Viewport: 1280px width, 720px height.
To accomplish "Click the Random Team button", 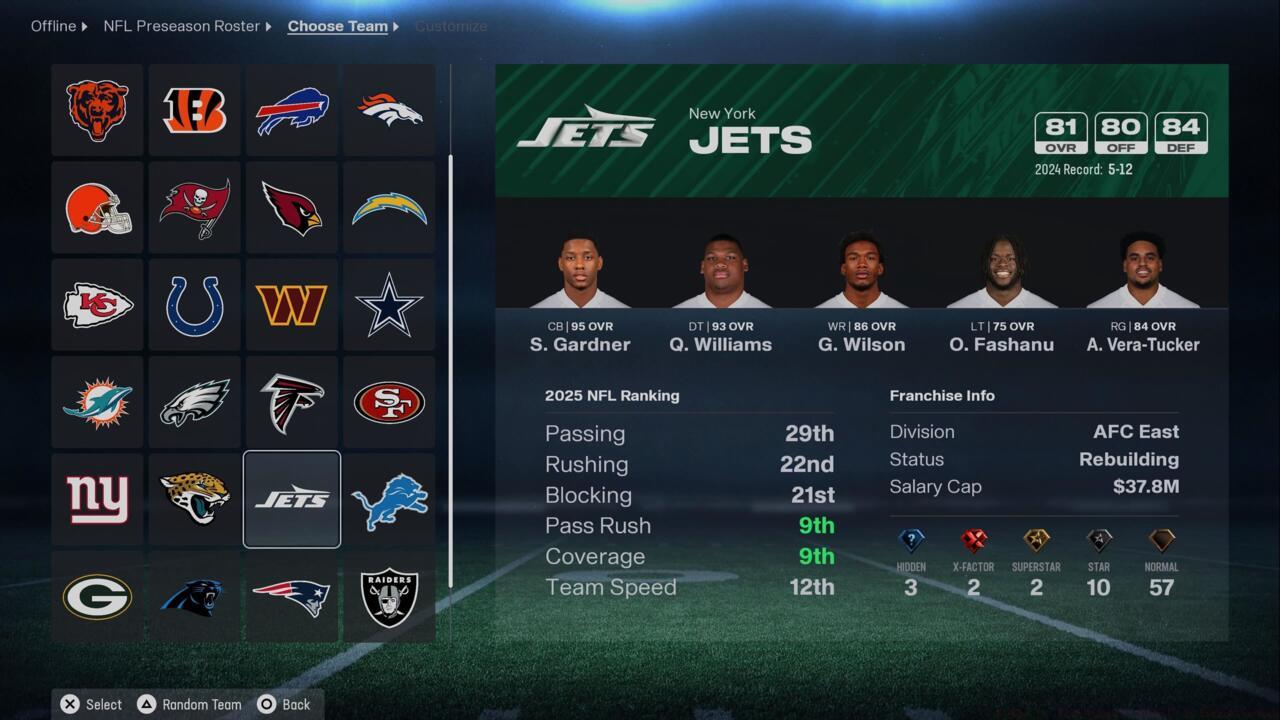I will coord(188,704).
